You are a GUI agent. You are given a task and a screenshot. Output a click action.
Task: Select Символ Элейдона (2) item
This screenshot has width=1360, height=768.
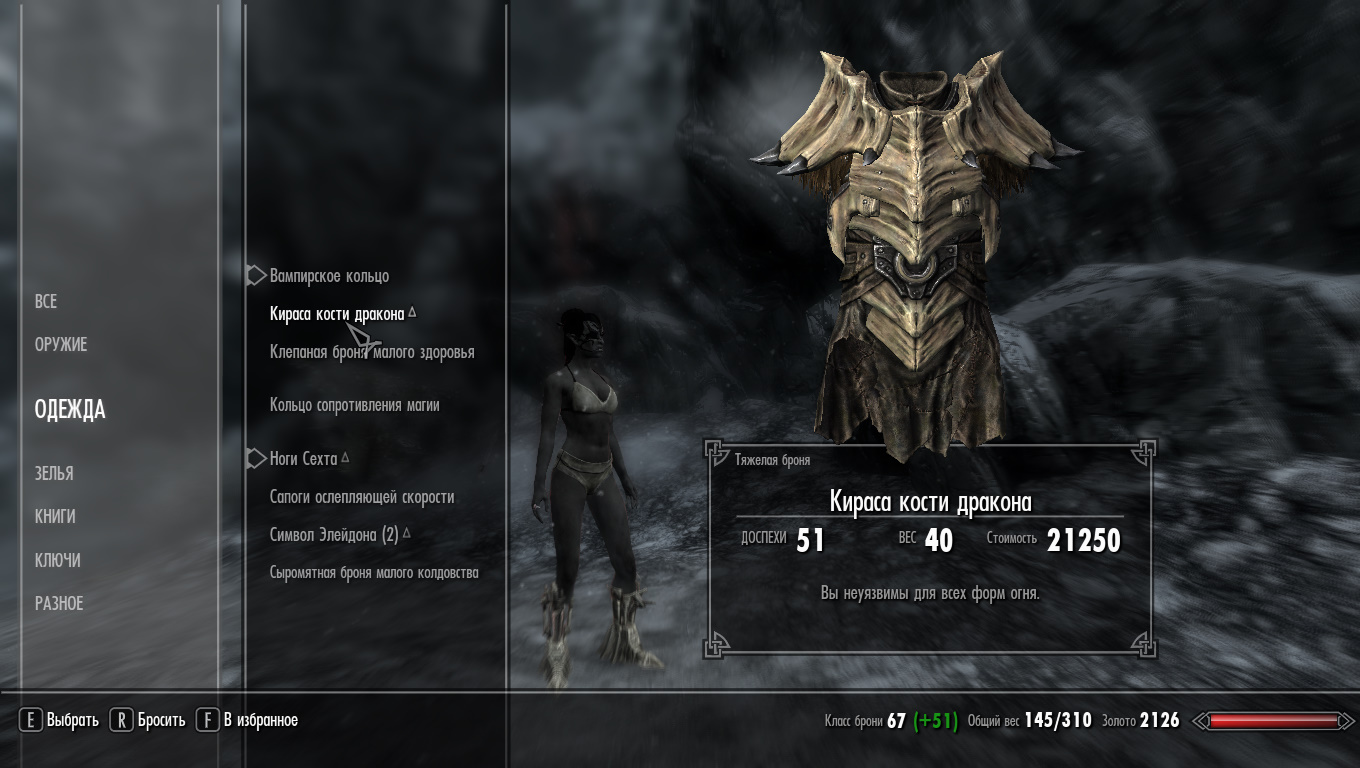click(334, 535)
